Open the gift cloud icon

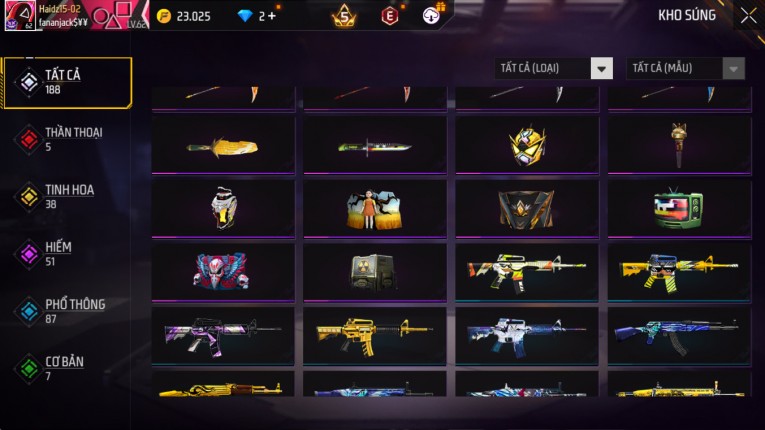pyautogui.click(x=432, y=15)
